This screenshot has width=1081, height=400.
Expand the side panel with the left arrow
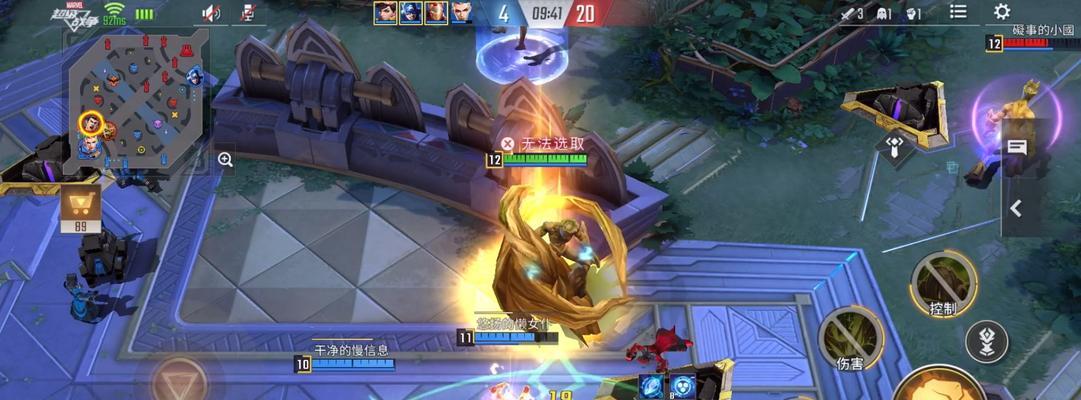1016,208
